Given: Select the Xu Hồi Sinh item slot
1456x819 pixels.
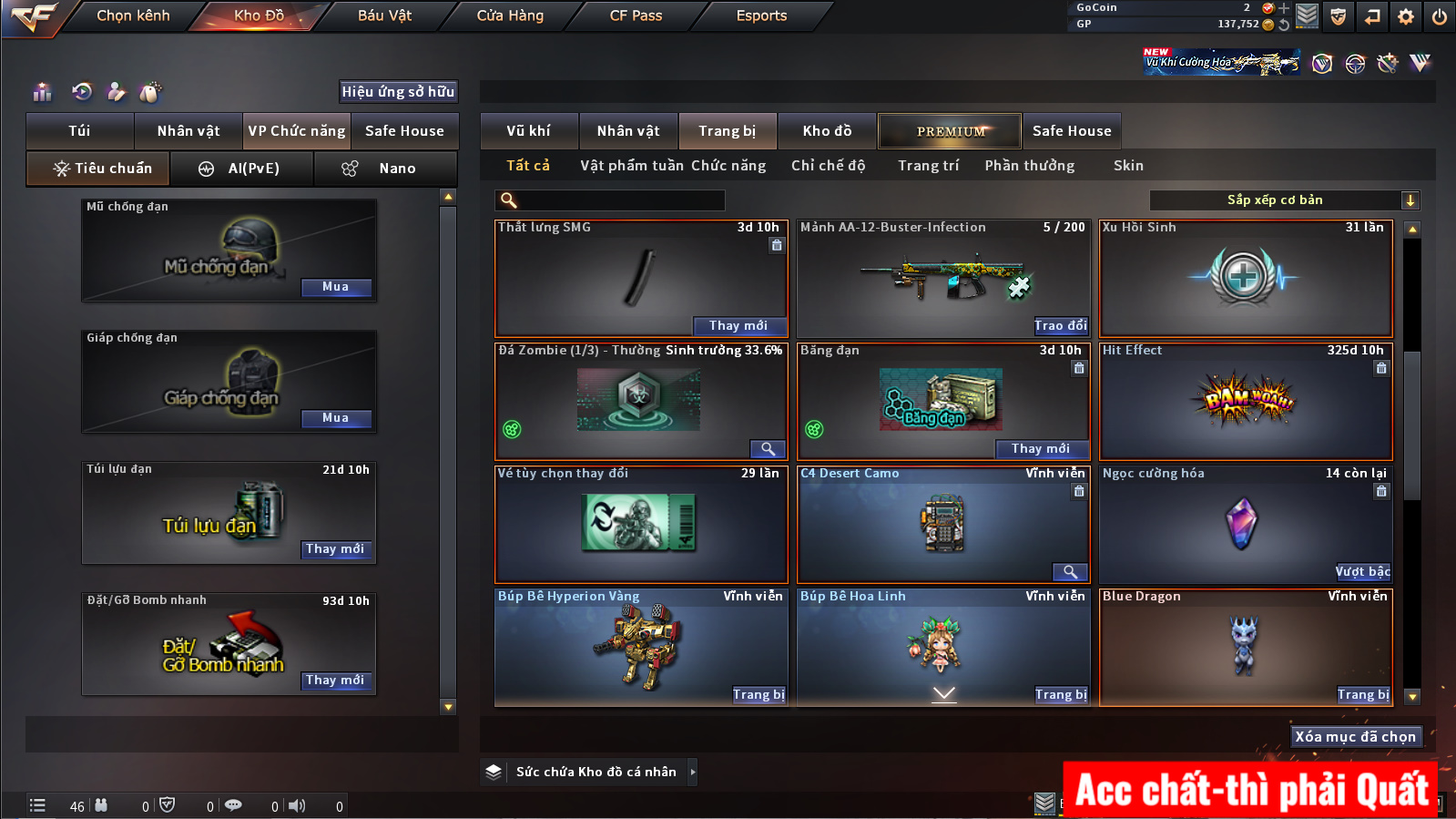Looking at the screenshot, I should (x=1245, y=279).
